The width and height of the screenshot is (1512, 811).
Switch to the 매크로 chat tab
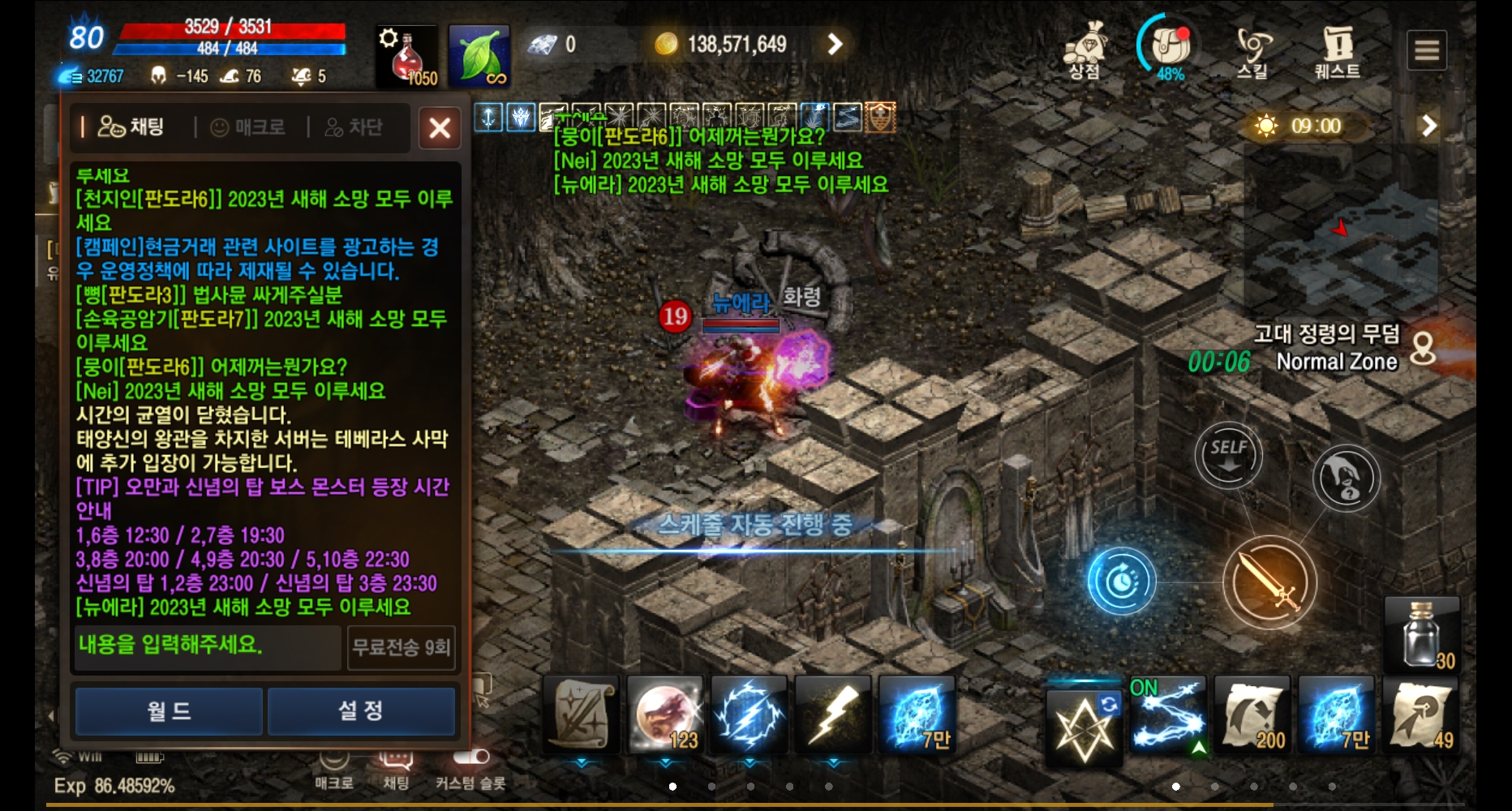(250, 127)
